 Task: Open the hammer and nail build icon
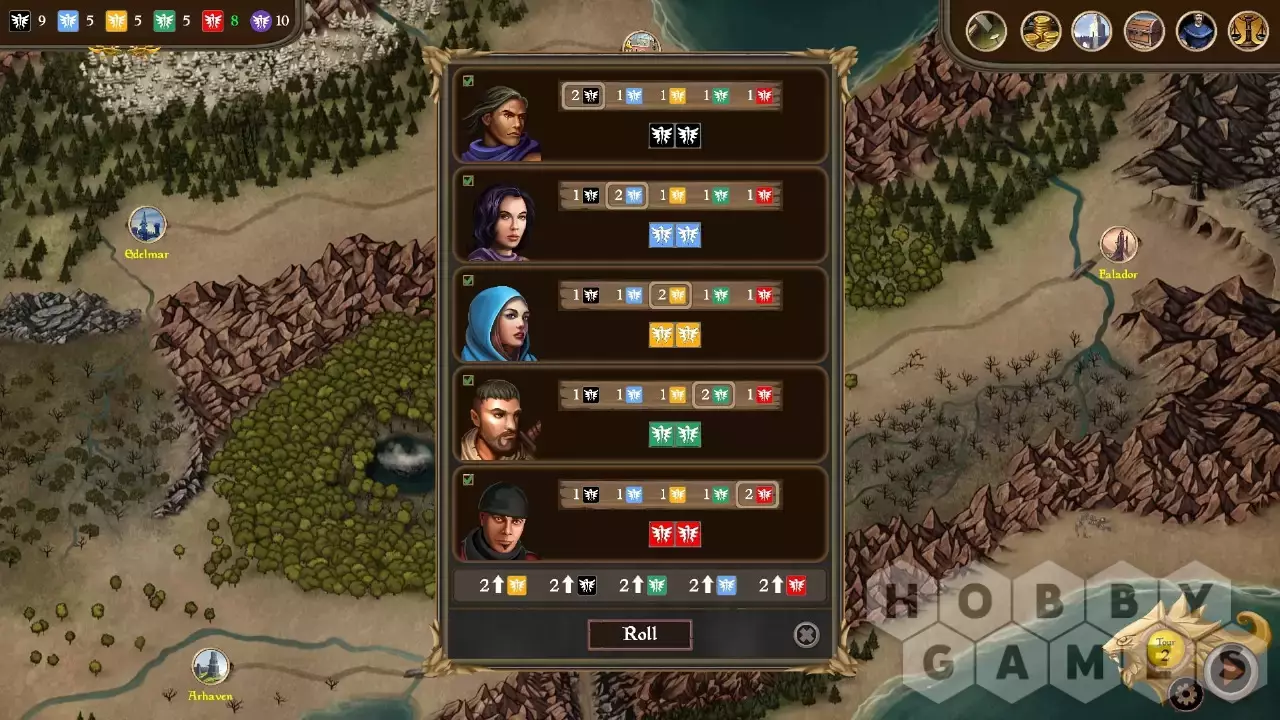tap(986, 30)
